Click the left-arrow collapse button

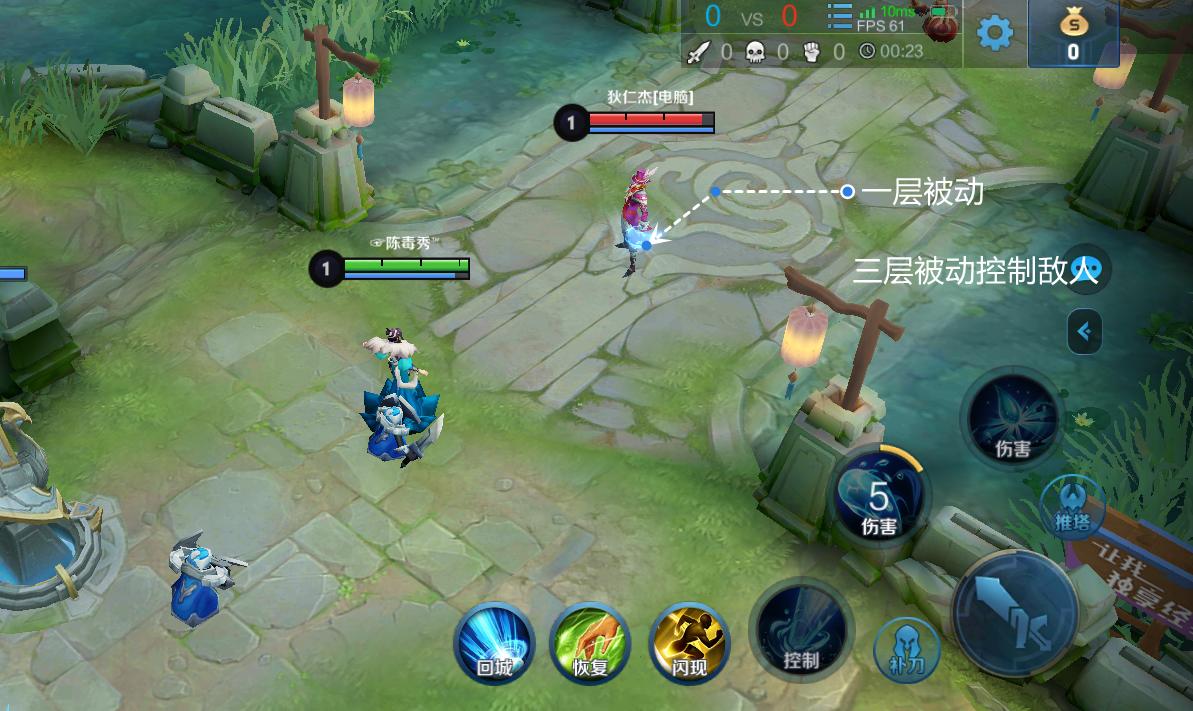click(x=1084, y=331)
